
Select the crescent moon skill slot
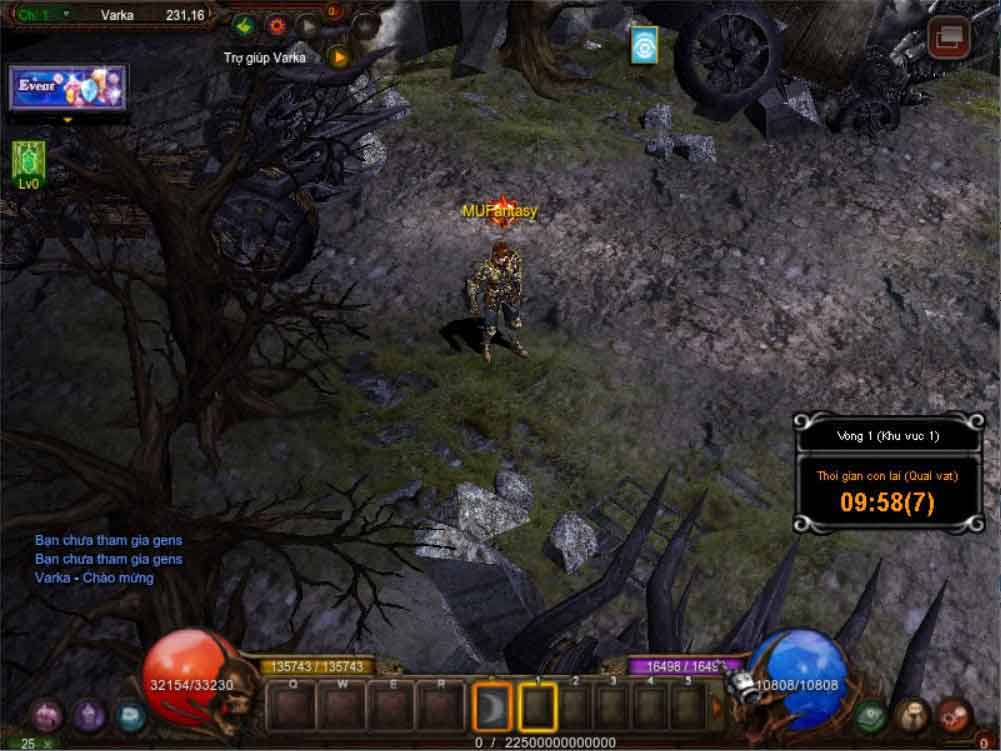(492, 707)
